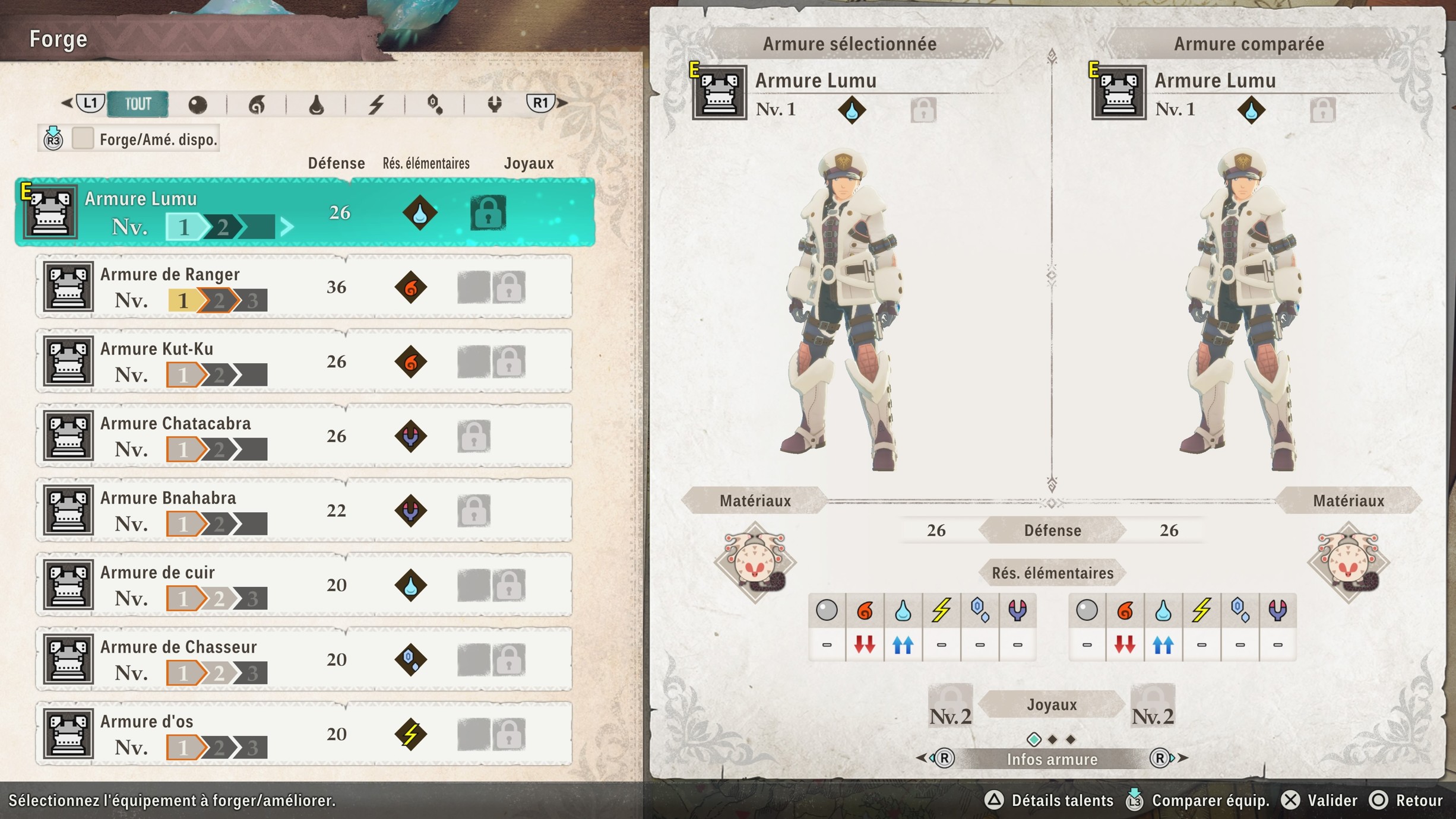Click the compared armor's material monster icon
The image size is (1456, 819).
[1348, 562]
